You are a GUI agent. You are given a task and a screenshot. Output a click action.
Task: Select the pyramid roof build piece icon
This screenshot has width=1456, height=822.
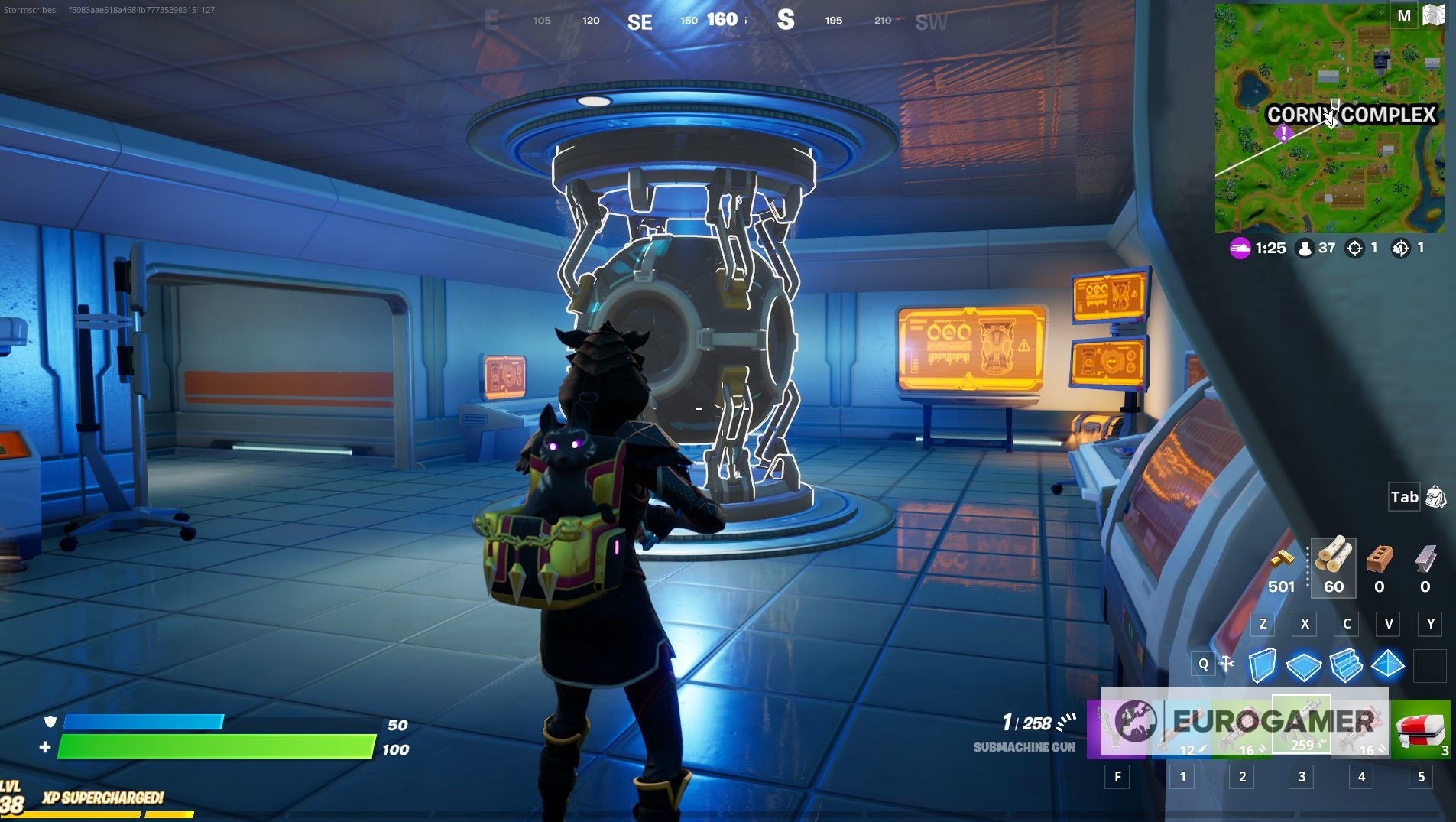tap(1389, 666)
